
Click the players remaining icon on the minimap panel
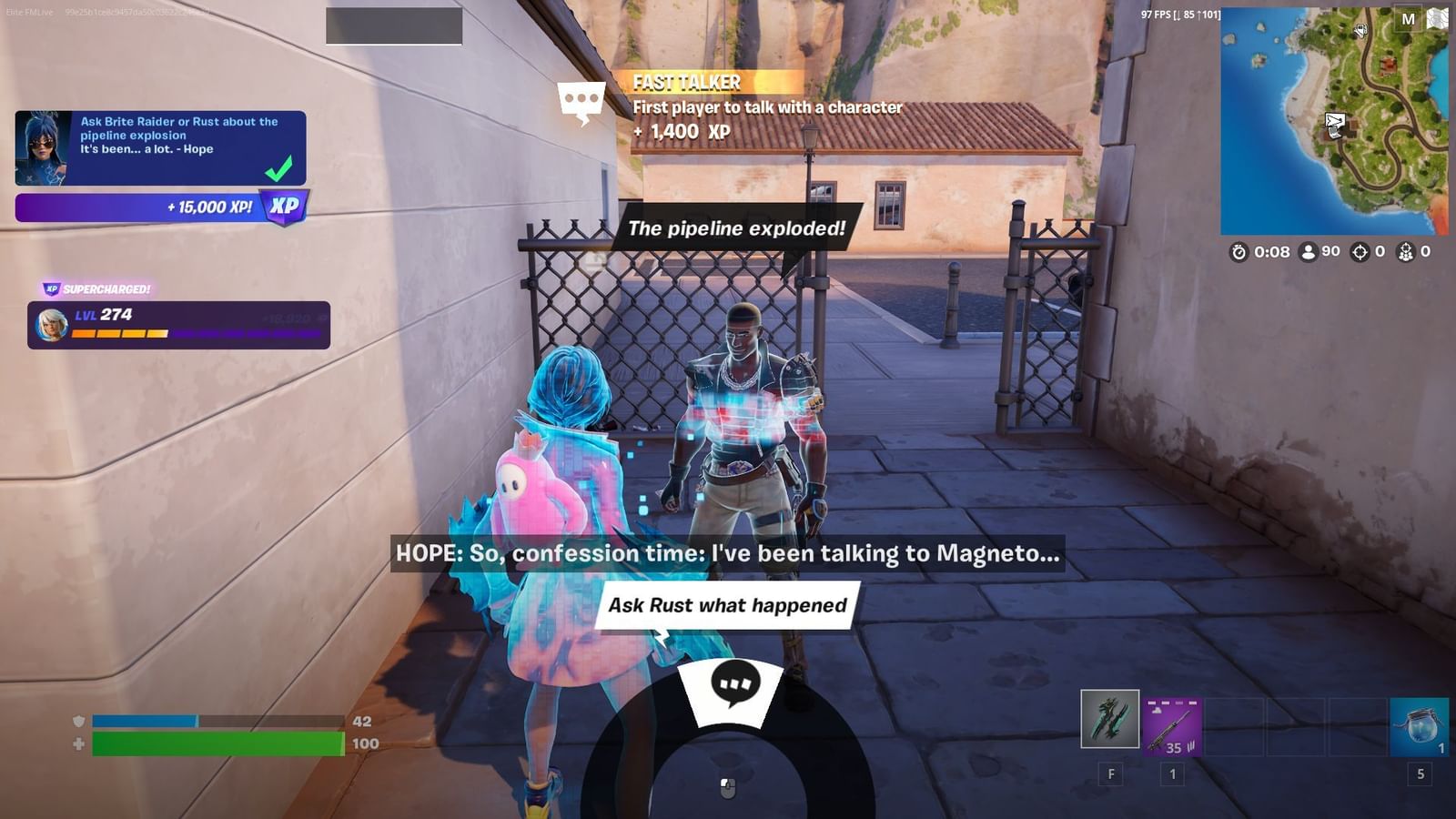1309,252
